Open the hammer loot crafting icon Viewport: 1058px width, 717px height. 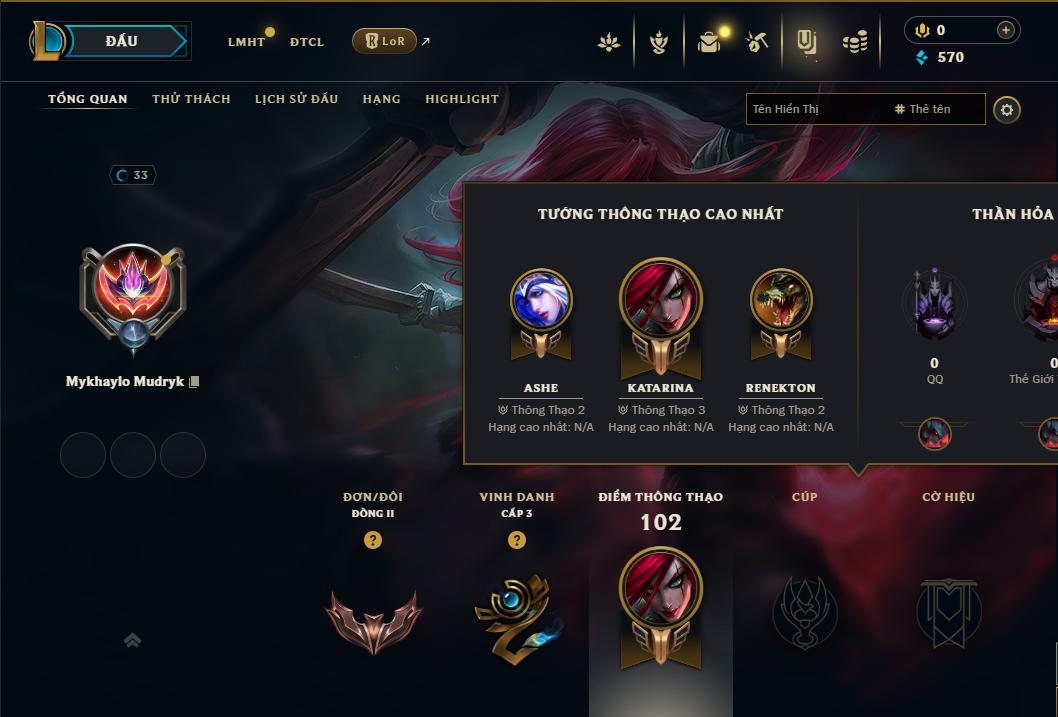(x=757, y=42)
